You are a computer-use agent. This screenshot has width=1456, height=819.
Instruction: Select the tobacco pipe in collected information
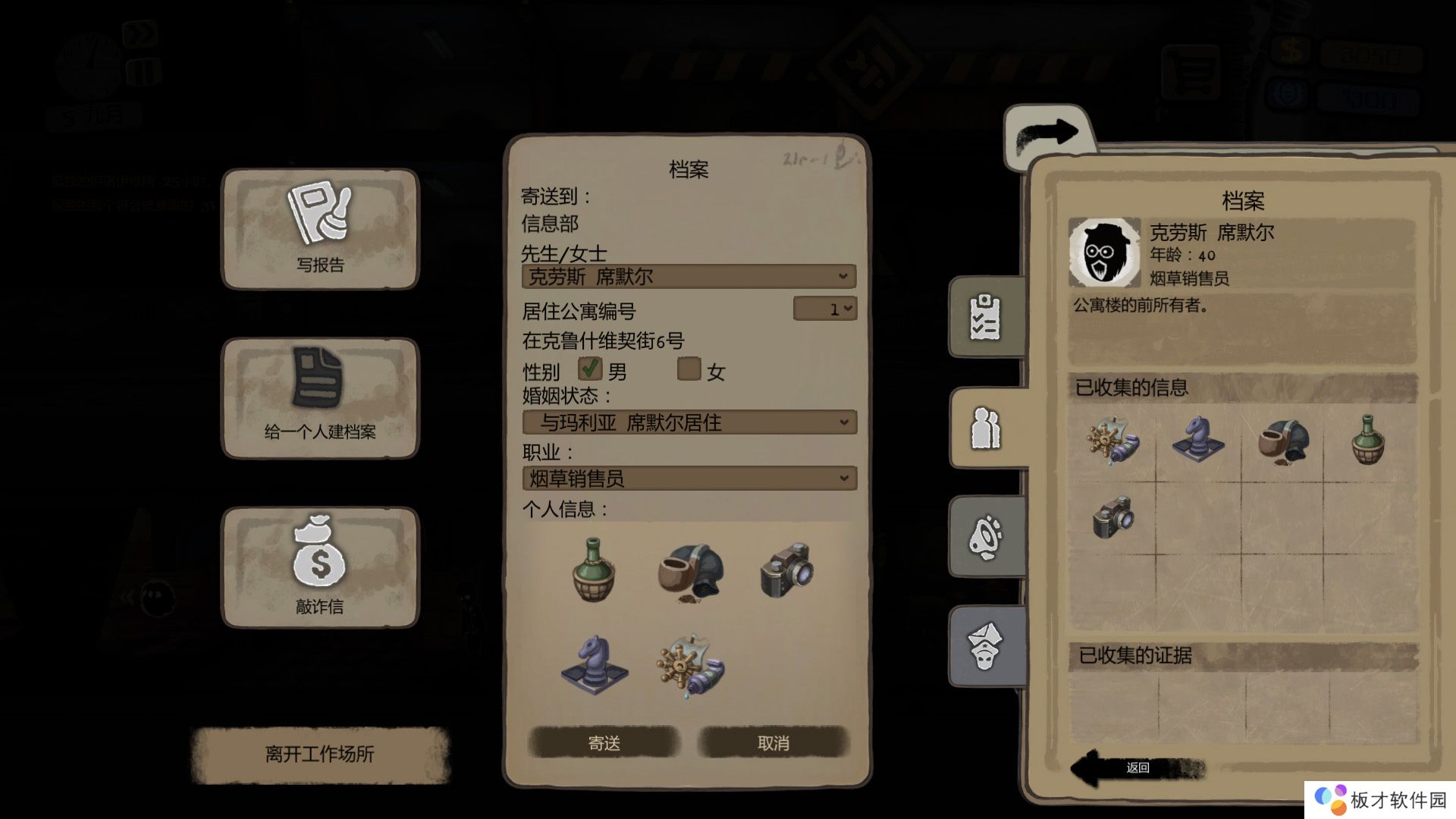(x=1282, y=441)
